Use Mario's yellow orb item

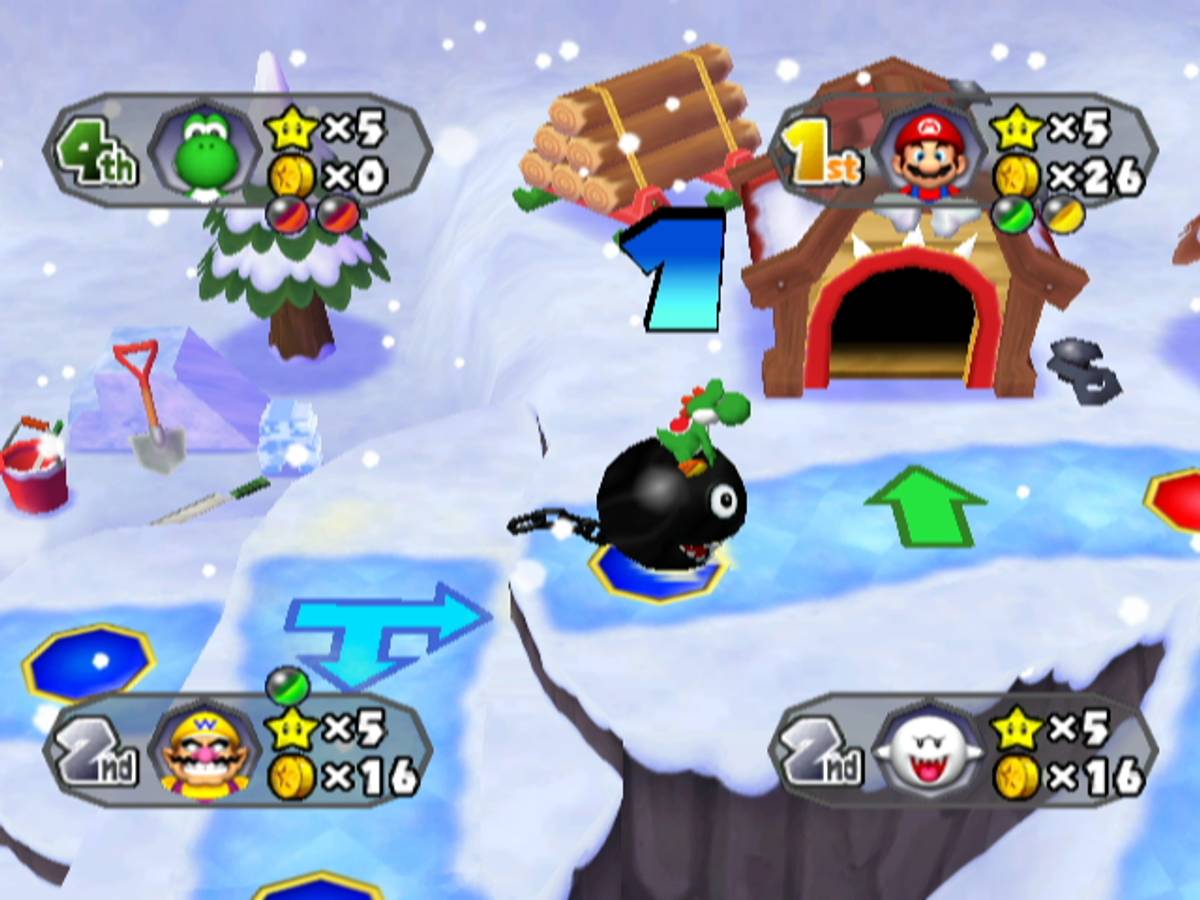1059,213
